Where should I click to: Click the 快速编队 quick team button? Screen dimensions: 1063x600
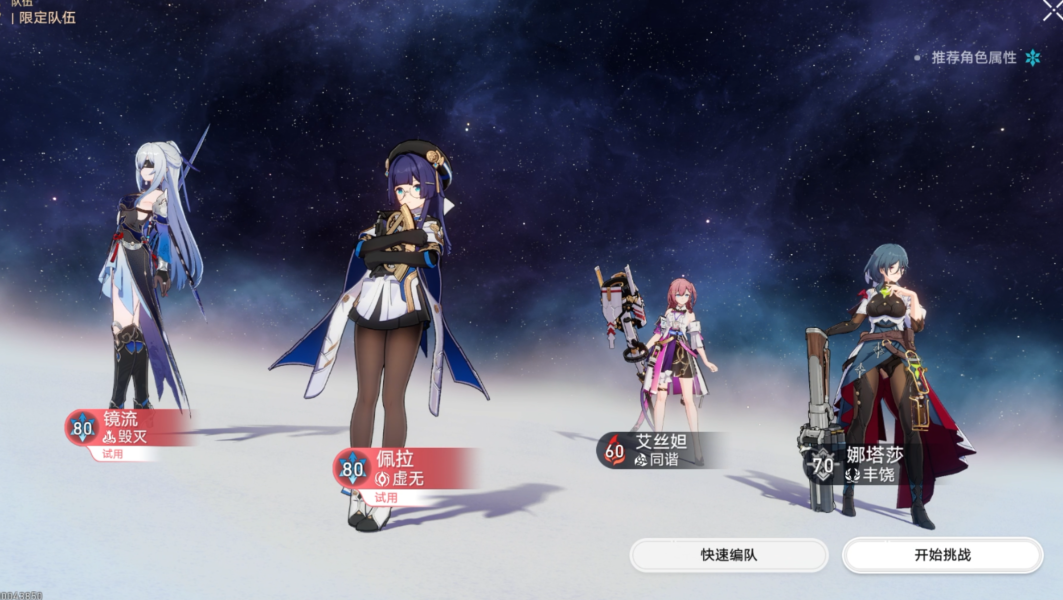tap(729, 555)
